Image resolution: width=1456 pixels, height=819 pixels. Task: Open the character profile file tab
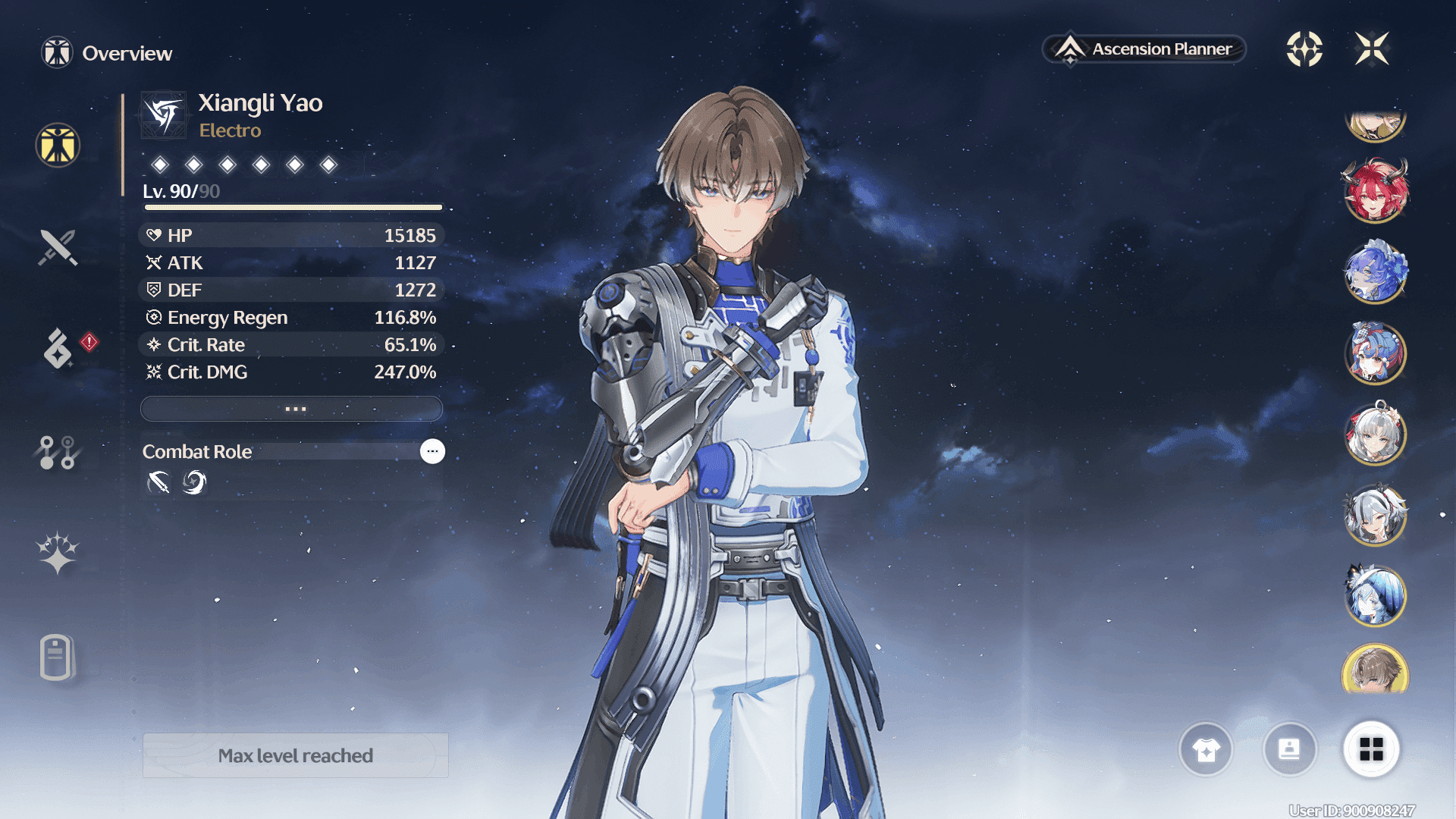point(56,657)
